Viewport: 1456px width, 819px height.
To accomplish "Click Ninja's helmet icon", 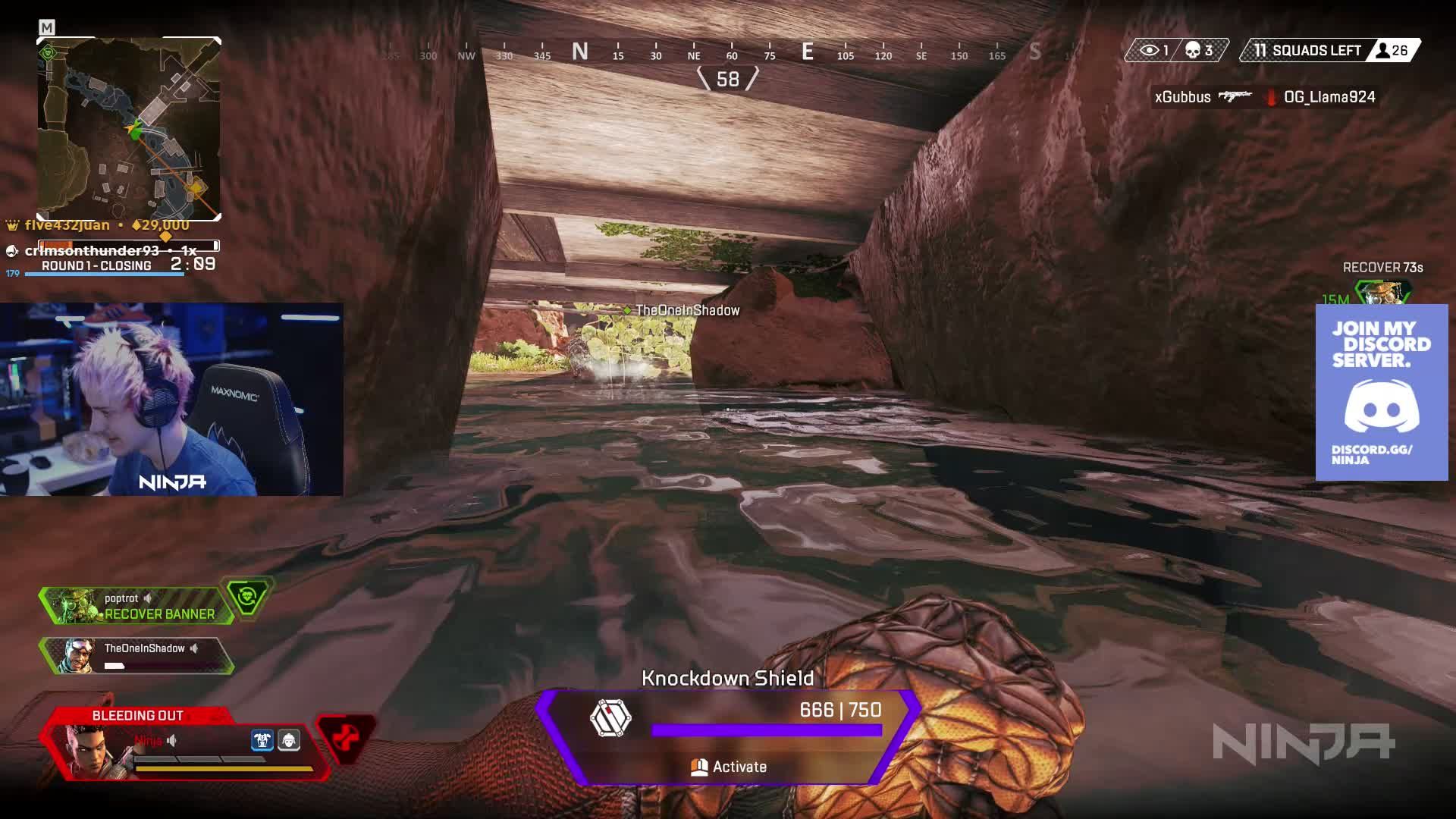I will click(290, 741).
